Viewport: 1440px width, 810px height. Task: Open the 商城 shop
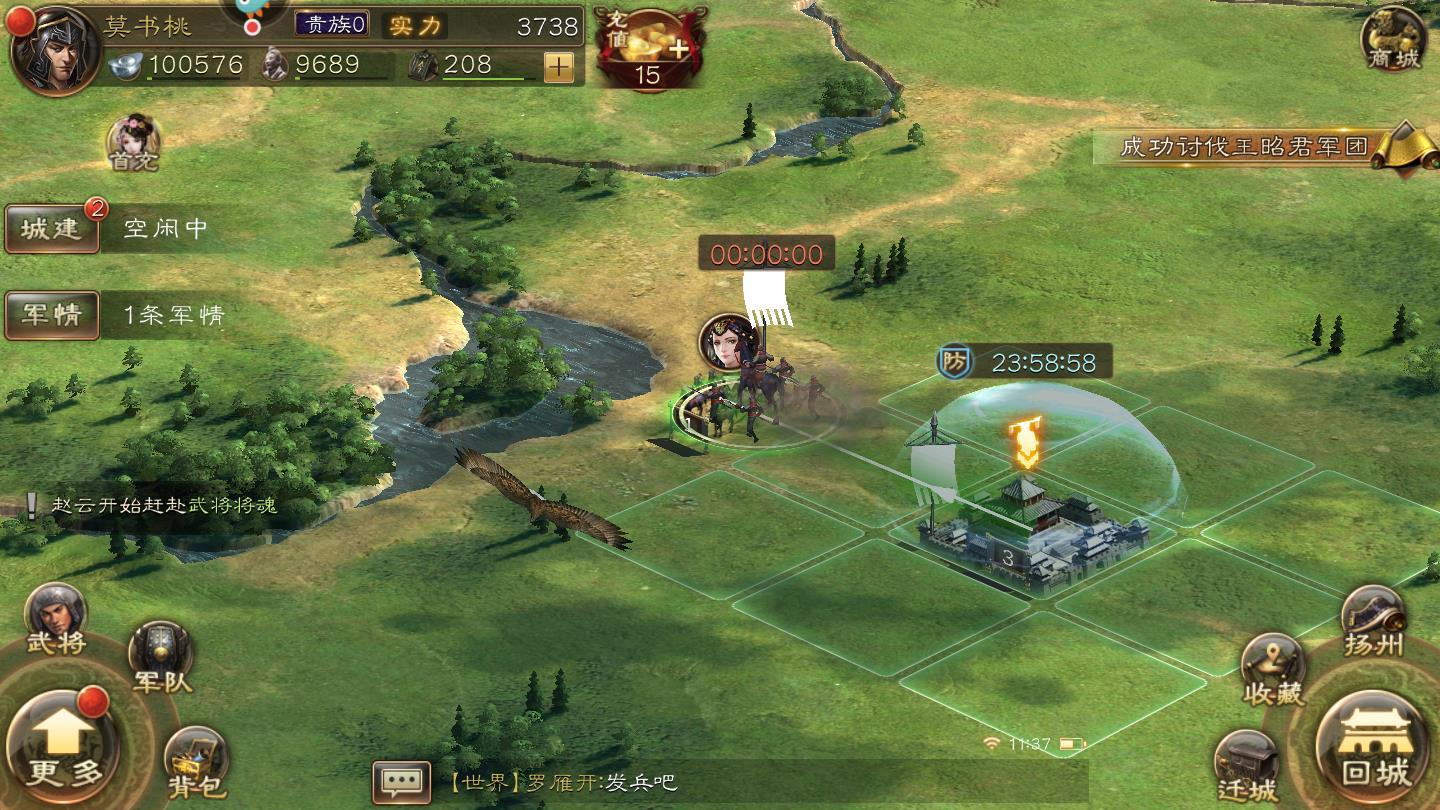1393,40
